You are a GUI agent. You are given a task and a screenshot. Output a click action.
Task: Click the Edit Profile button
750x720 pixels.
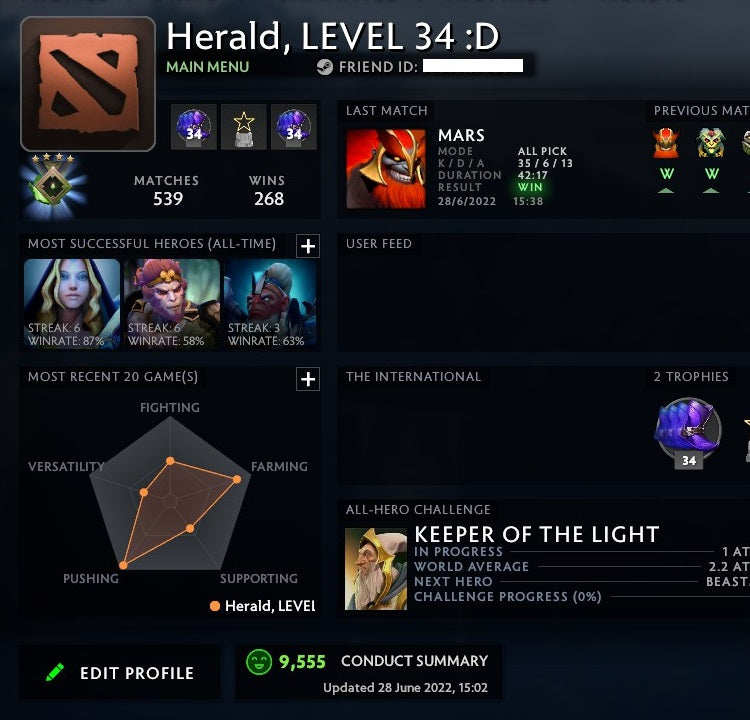120,673
